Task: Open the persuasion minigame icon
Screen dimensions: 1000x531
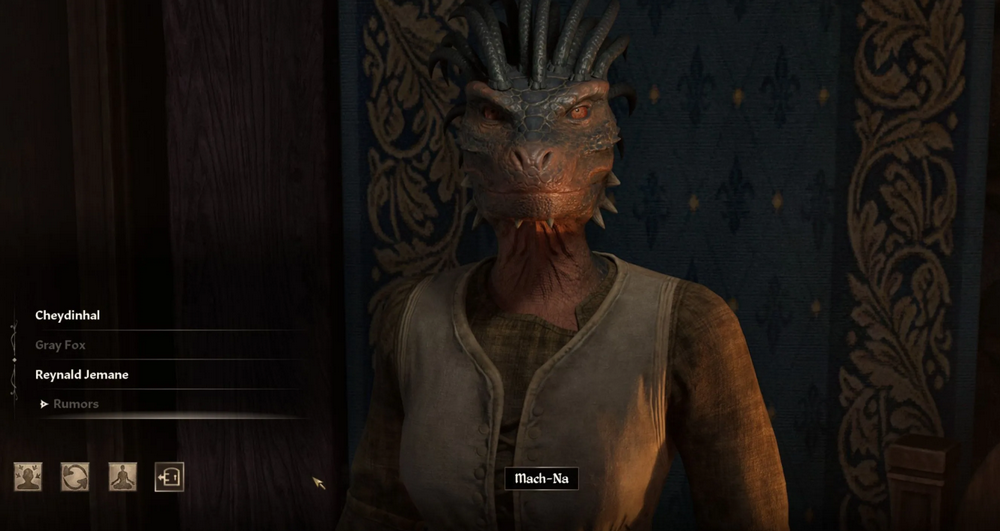Action: pos(28,477)
